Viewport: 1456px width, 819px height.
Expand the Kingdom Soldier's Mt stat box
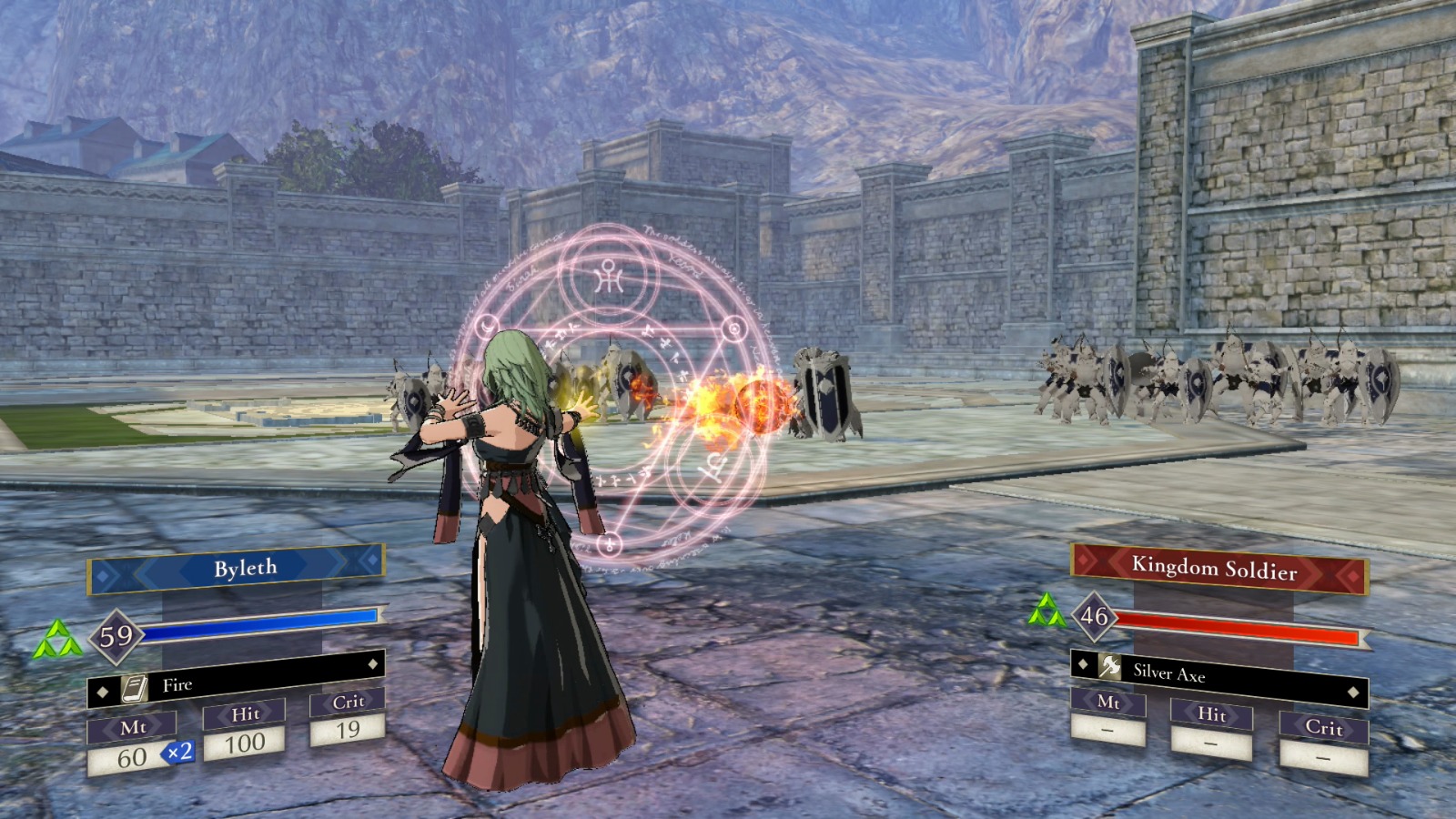pos(1106,728)
